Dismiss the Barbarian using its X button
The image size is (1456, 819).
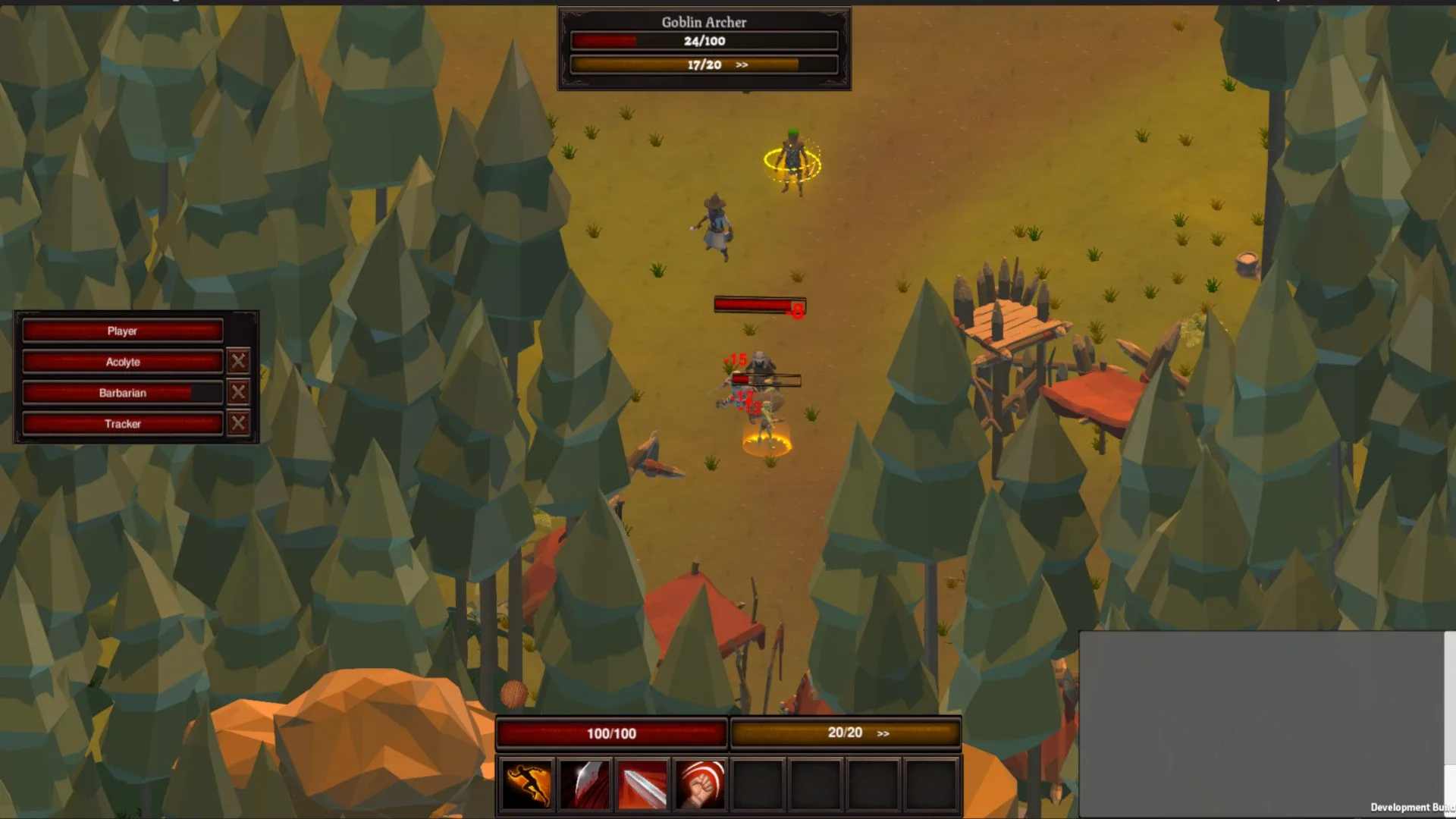tap(238, 392)
